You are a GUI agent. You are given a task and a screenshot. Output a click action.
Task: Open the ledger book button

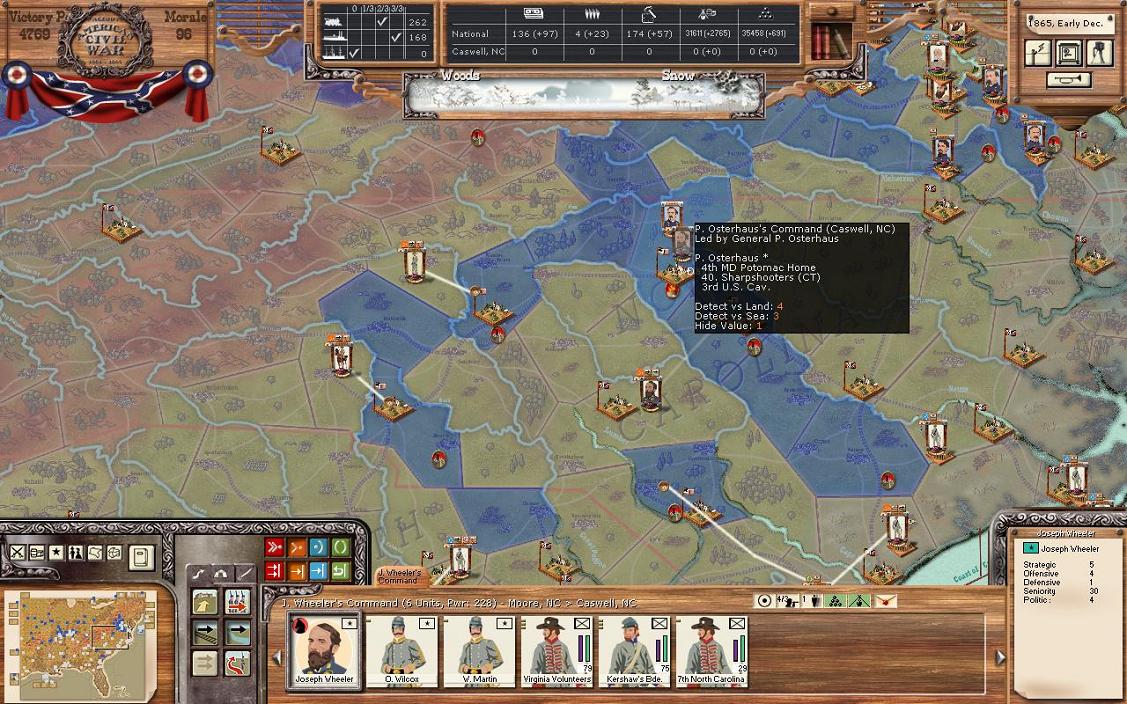(x=141, y=557)
